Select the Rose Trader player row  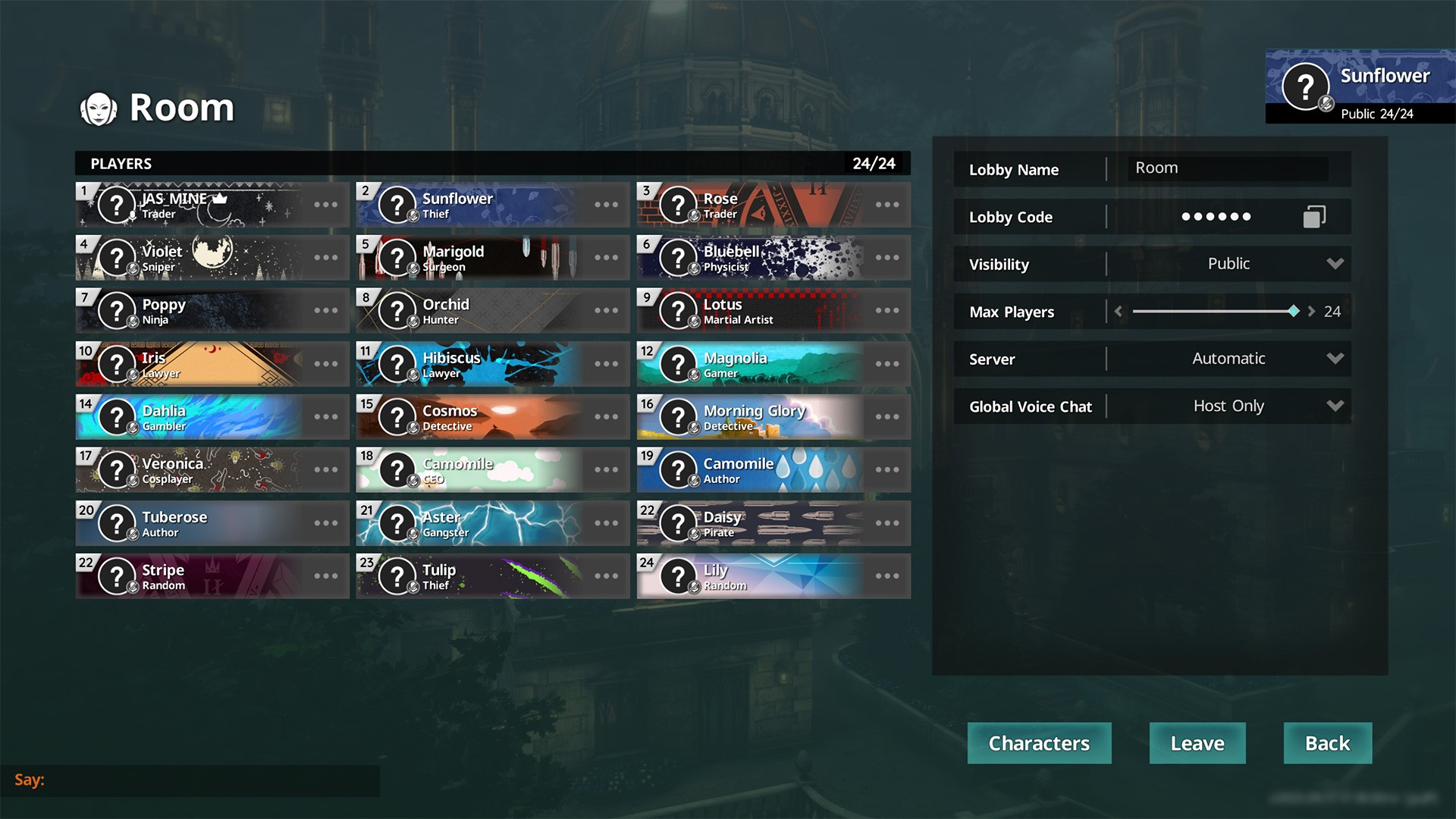pos(758,205)
